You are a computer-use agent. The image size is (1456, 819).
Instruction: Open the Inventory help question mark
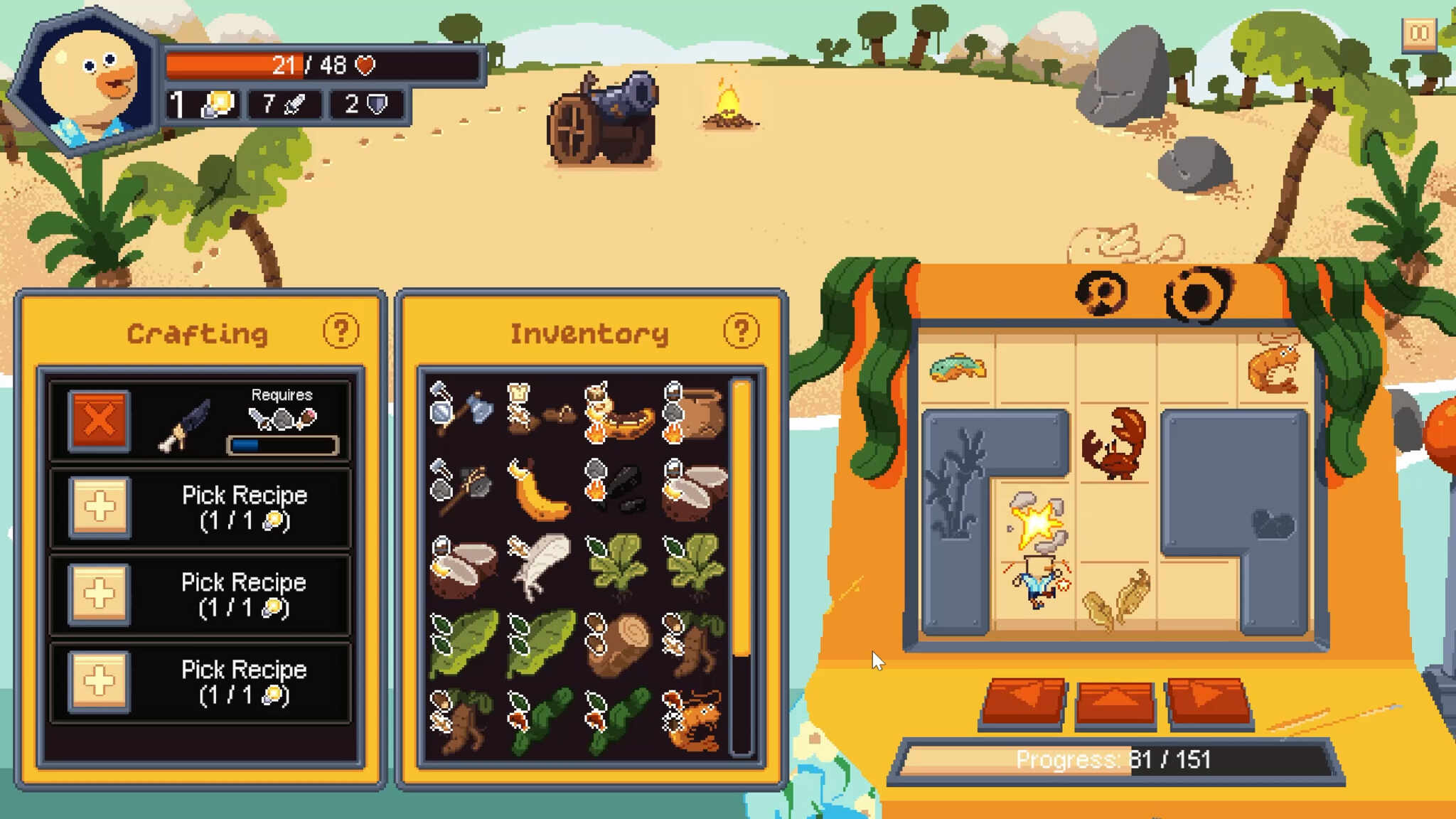[x=741, y=331]
